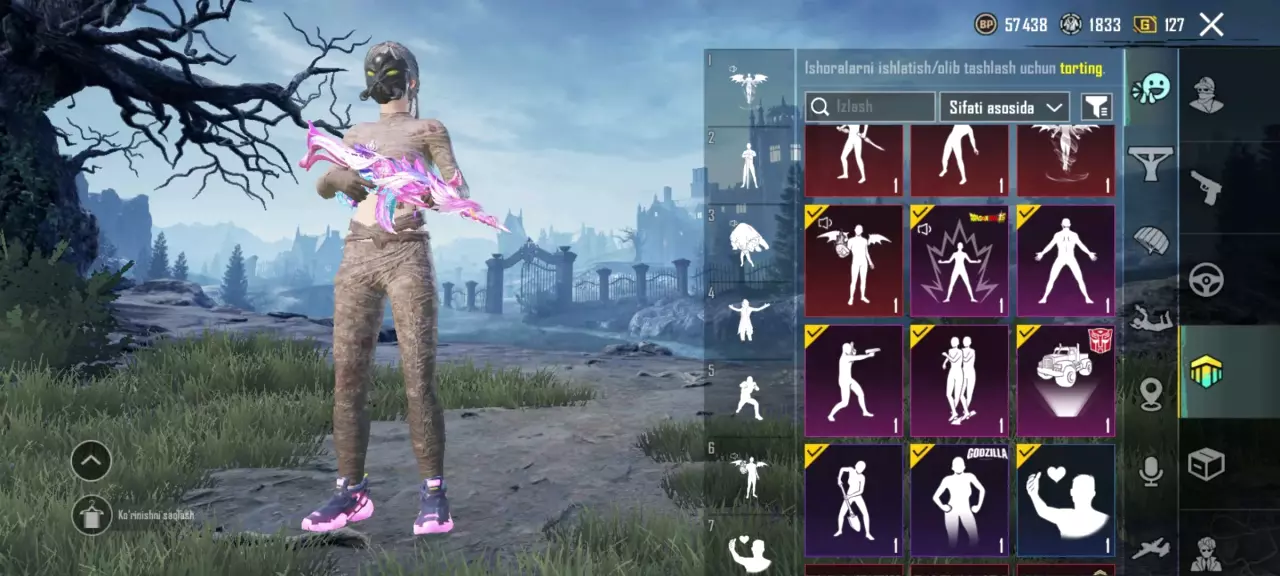The width and height of the screenshot is (1280, 576).
Task: Select the shovel-digging emote tile
Action: pyautogui.click(x=853, y=499)
